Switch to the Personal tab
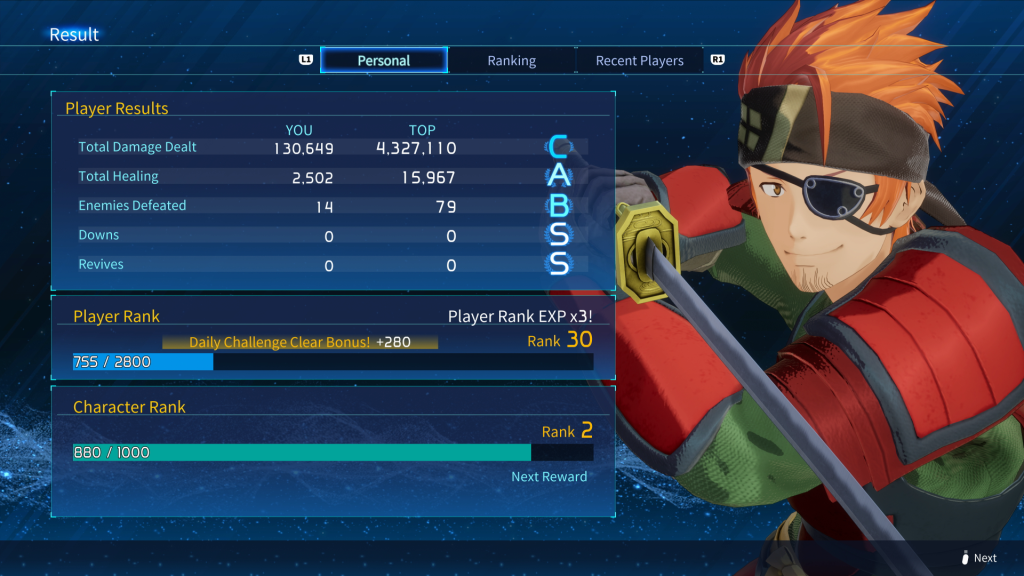Viewport: 1024px width, 576px height. pos(384,61)
